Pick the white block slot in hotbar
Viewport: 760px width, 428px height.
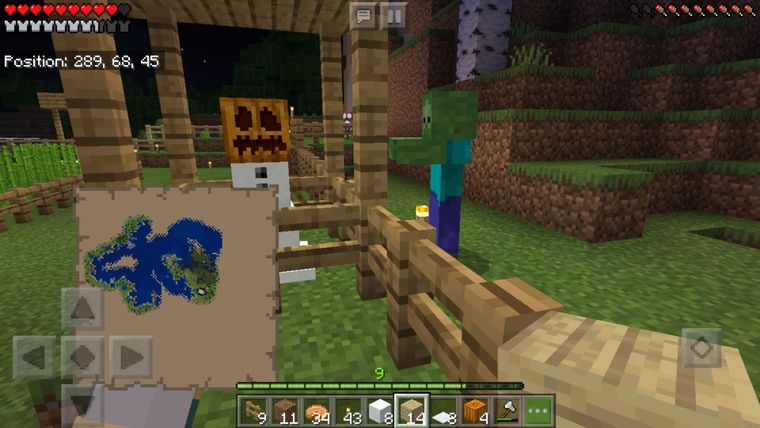380,410
